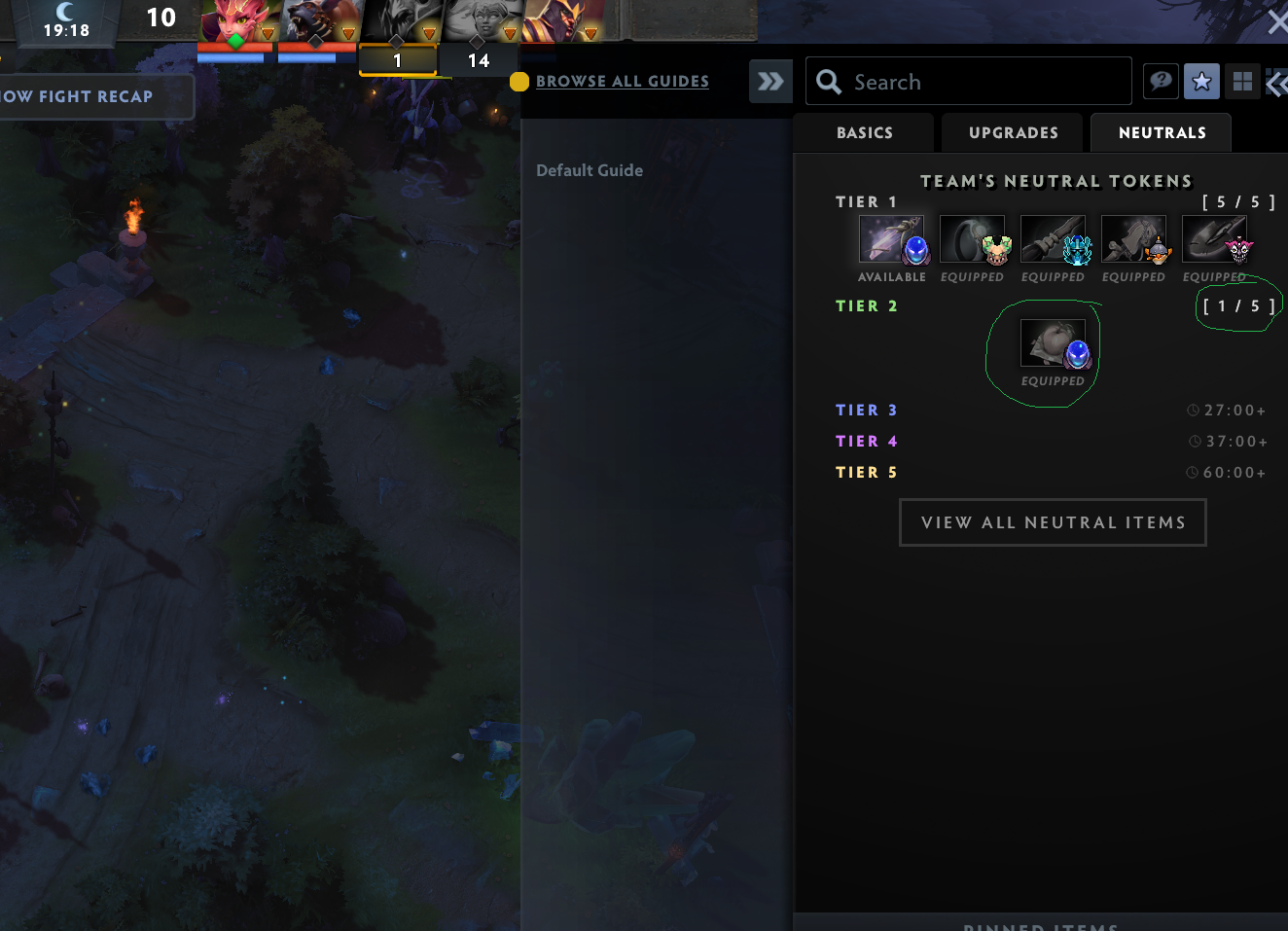Click the question mark chat wheel icon
This screenshot has width=1288, height=931.
(x=1160, y=81)
